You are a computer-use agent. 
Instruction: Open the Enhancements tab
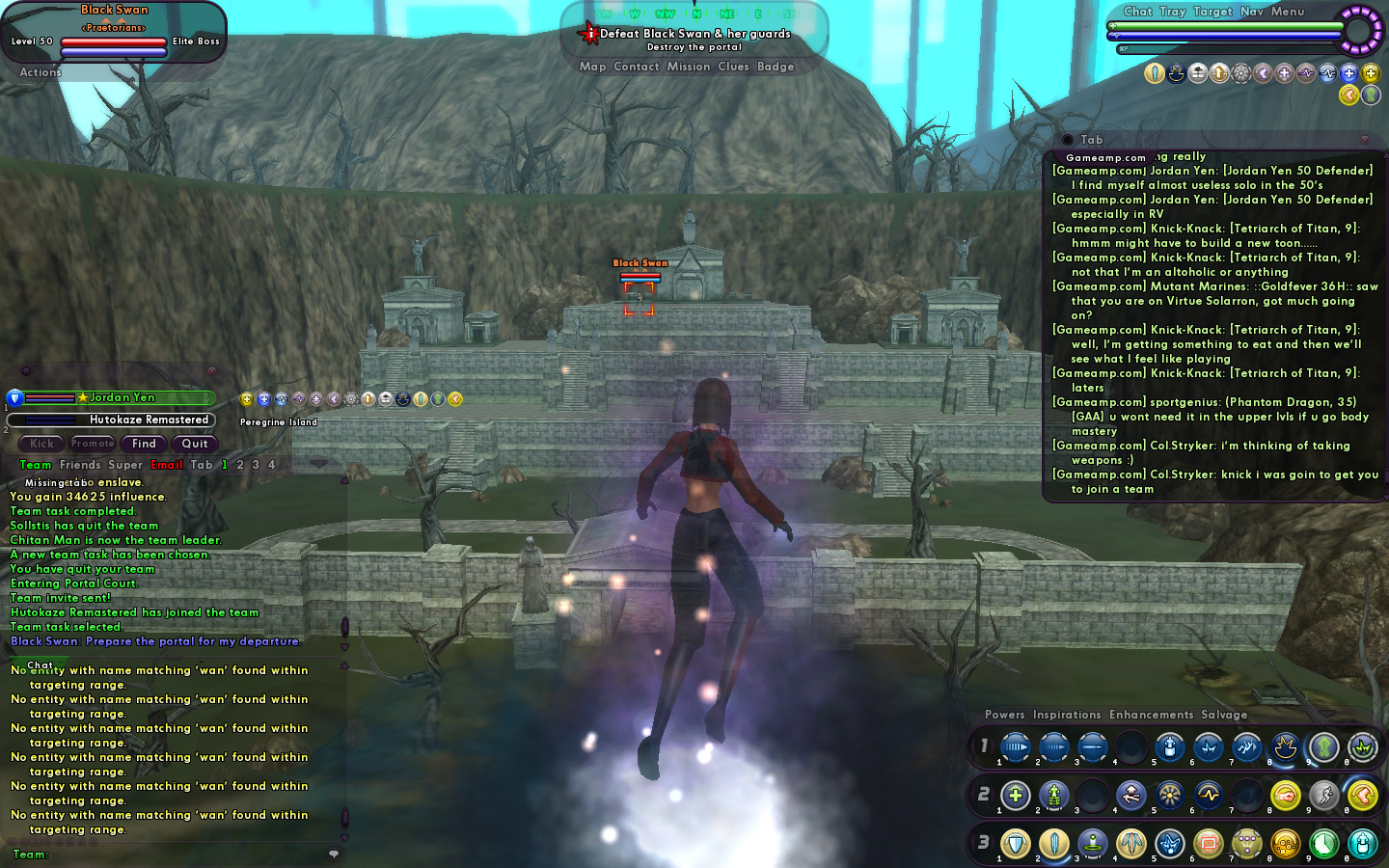point(1151,715)
